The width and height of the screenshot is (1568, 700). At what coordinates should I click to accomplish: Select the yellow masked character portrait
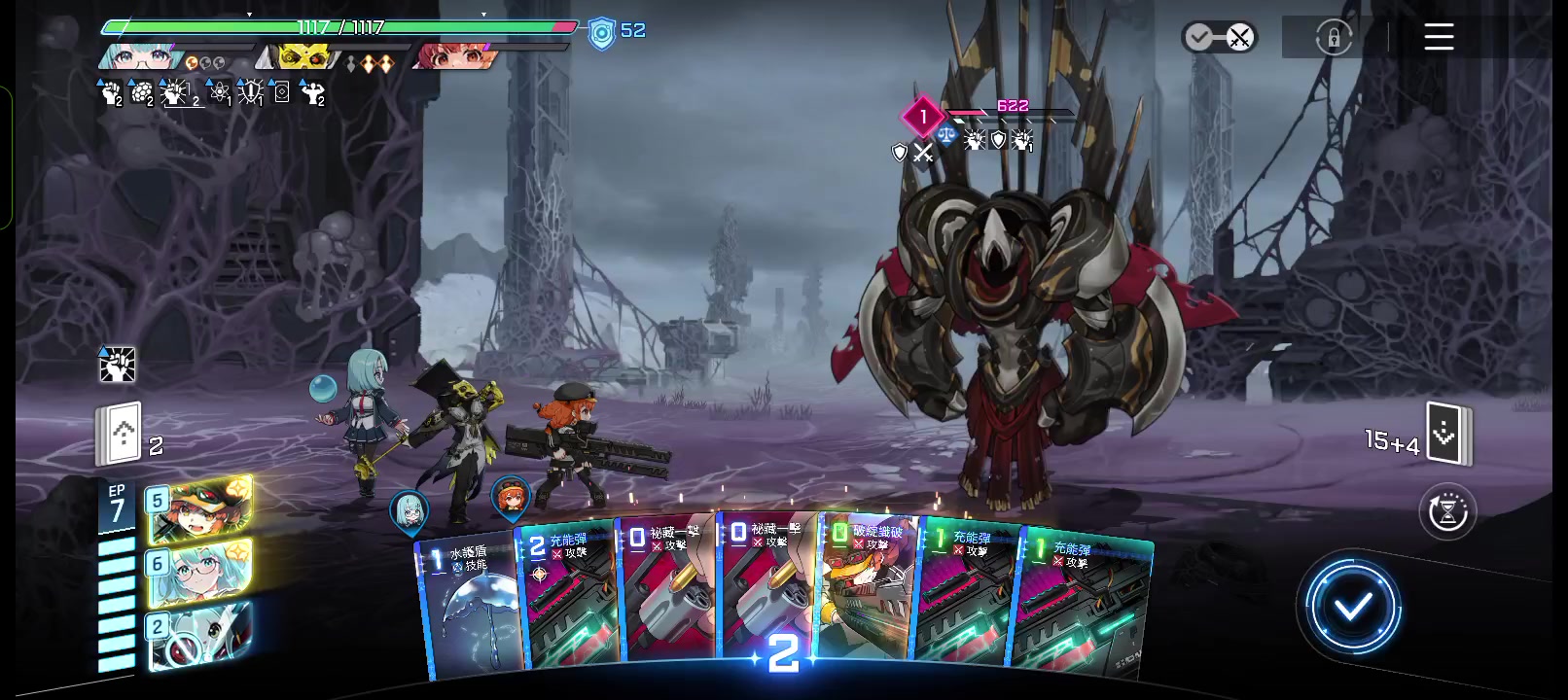click(302, 57)
